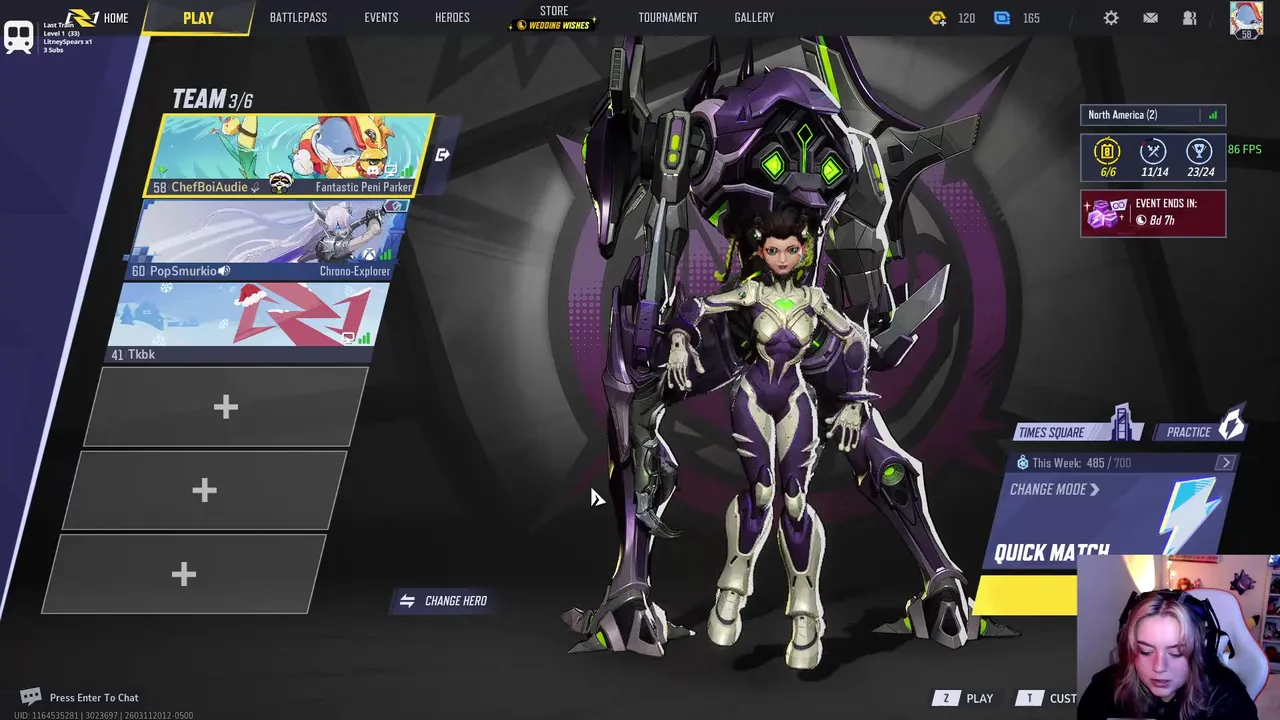Image resolution: width=1280 pixels, height=720 pixels.
Task: Leave the team using the exit icon
Action: point(442,155)
